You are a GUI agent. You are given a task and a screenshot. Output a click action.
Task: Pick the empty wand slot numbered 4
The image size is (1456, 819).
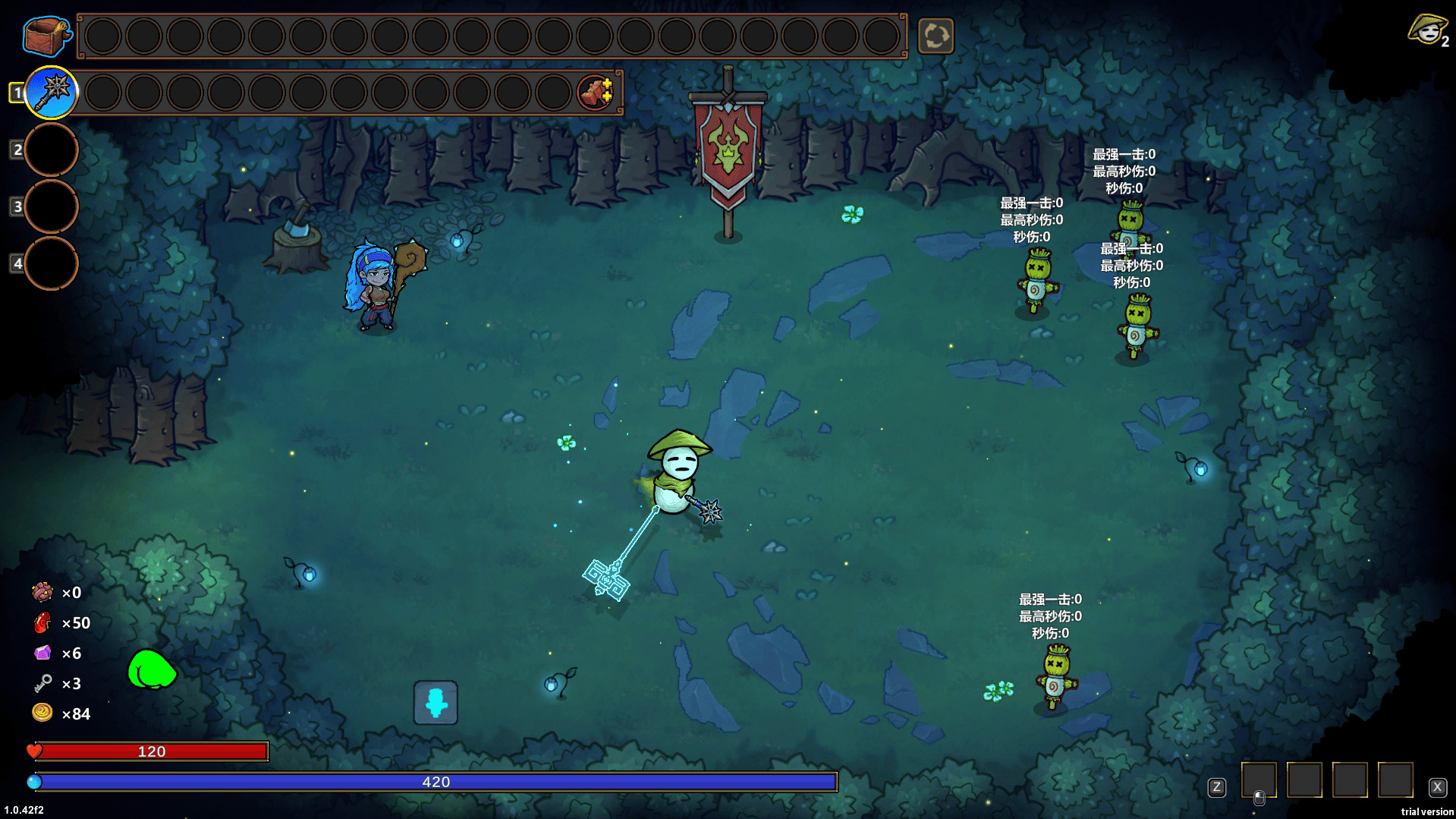tap(52, 263)
